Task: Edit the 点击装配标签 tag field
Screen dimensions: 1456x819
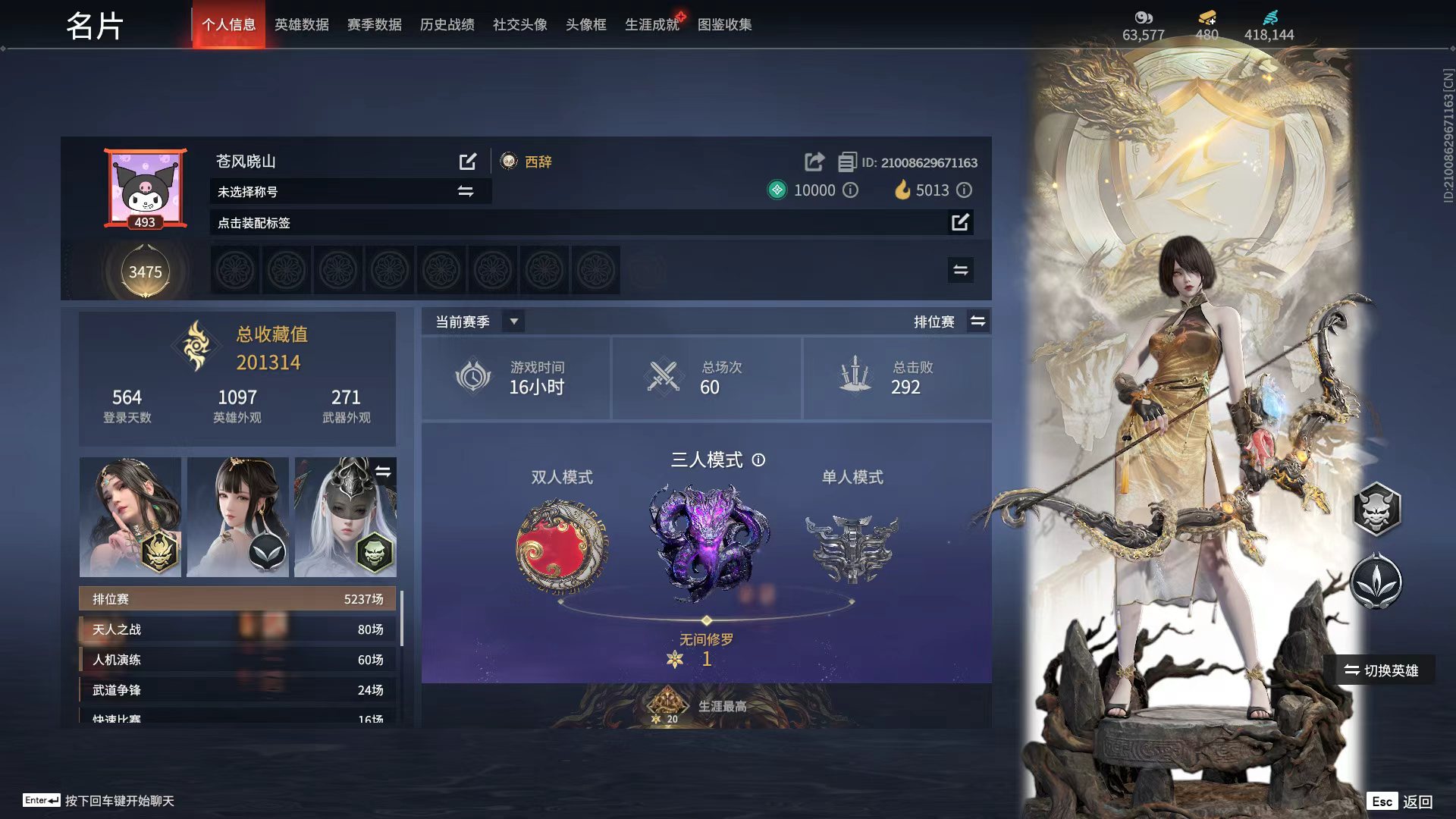Action: (x=959, y=222)
